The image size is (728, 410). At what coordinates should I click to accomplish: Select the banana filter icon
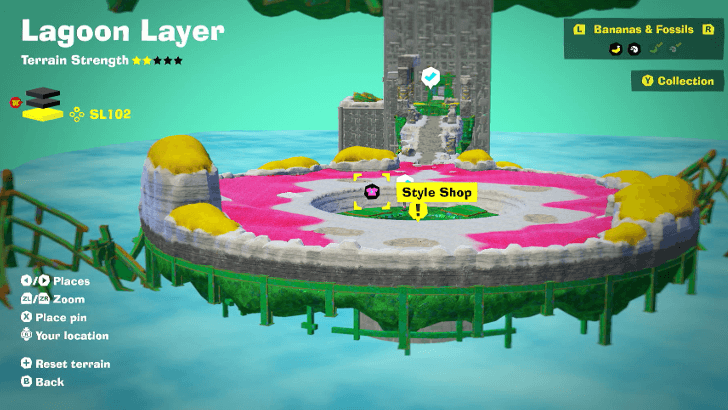coord(615,48)
